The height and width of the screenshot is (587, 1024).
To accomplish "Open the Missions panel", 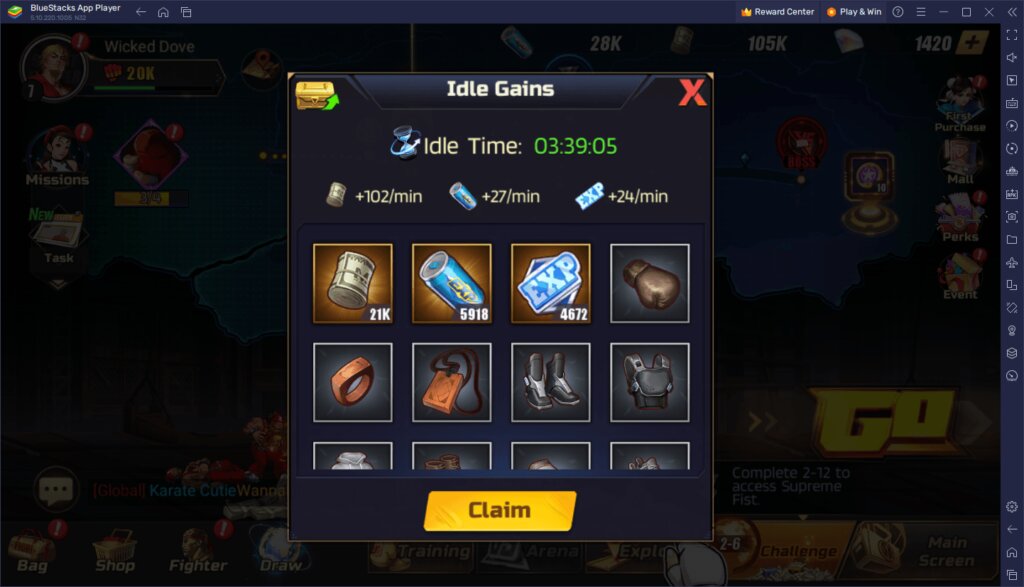I will 57,158.
